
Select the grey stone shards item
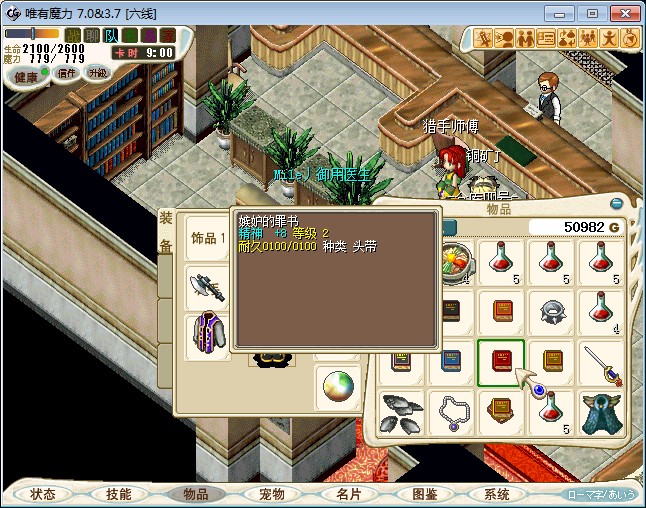pyautogui.click(x=402, y=412)
